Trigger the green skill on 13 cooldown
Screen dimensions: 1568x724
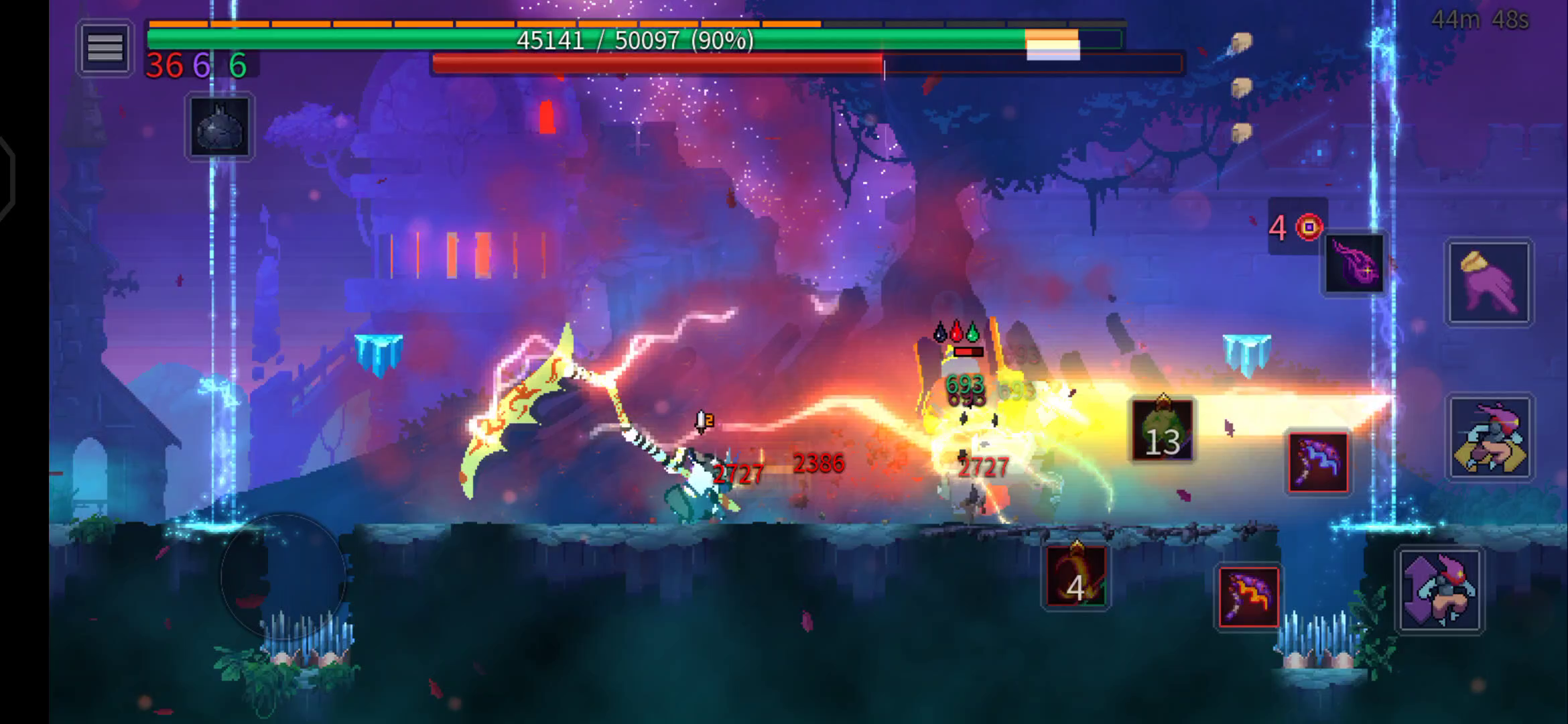click(1162, 431)
